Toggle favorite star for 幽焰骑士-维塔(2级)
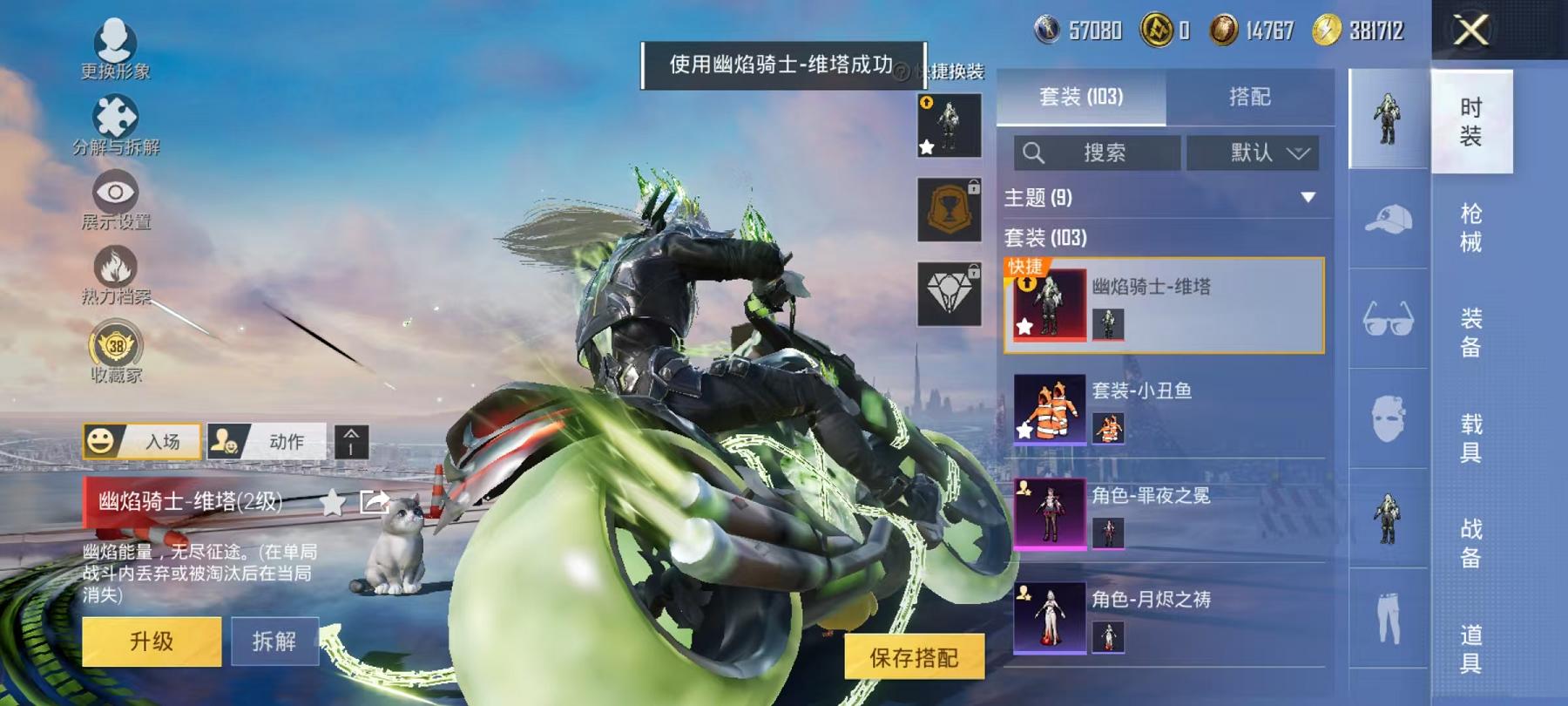This screenshot has height=706, width=1568. [332, 503]
